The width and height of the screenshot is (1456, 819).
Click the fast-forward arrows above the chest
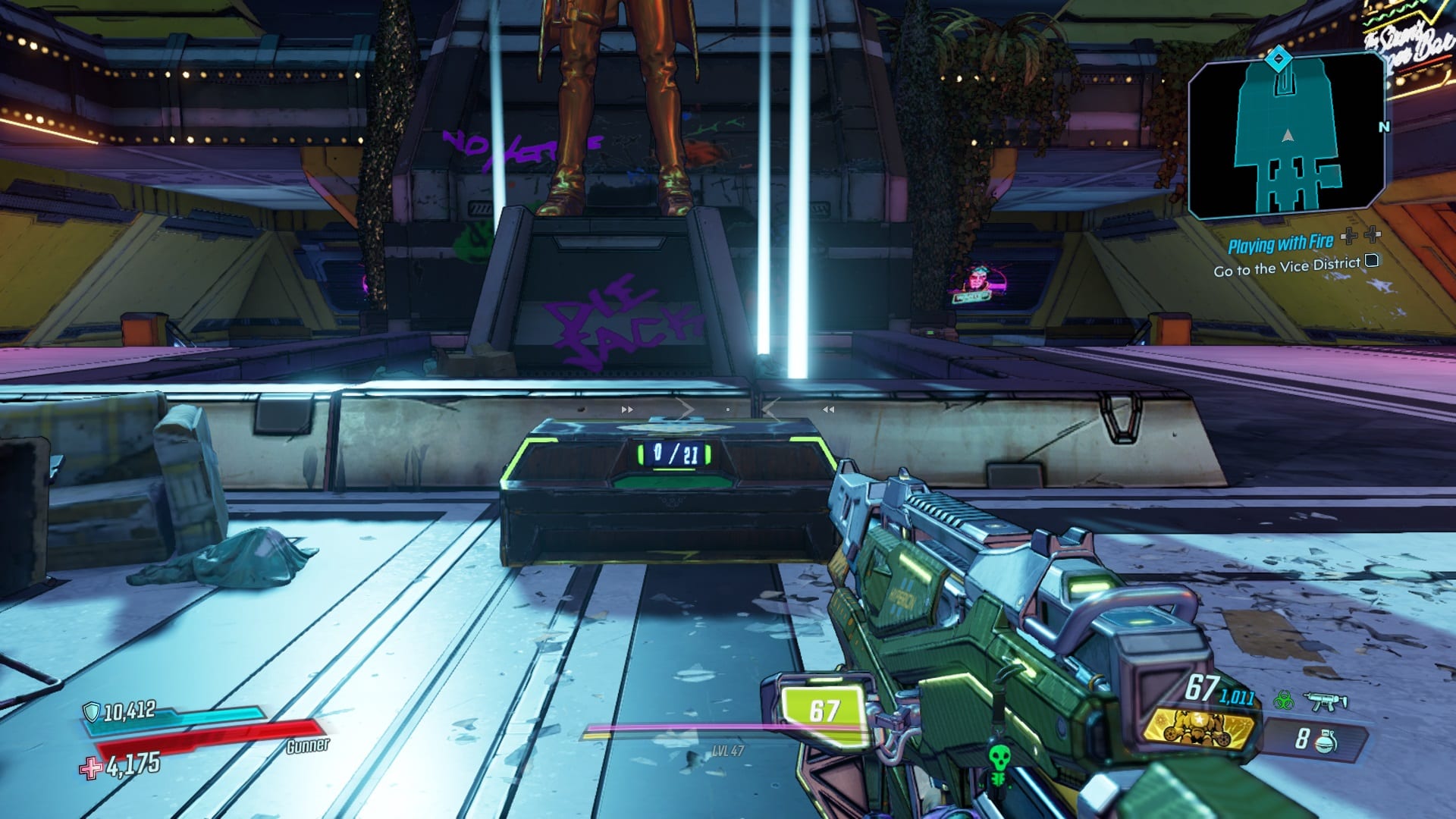coord(627,409)
